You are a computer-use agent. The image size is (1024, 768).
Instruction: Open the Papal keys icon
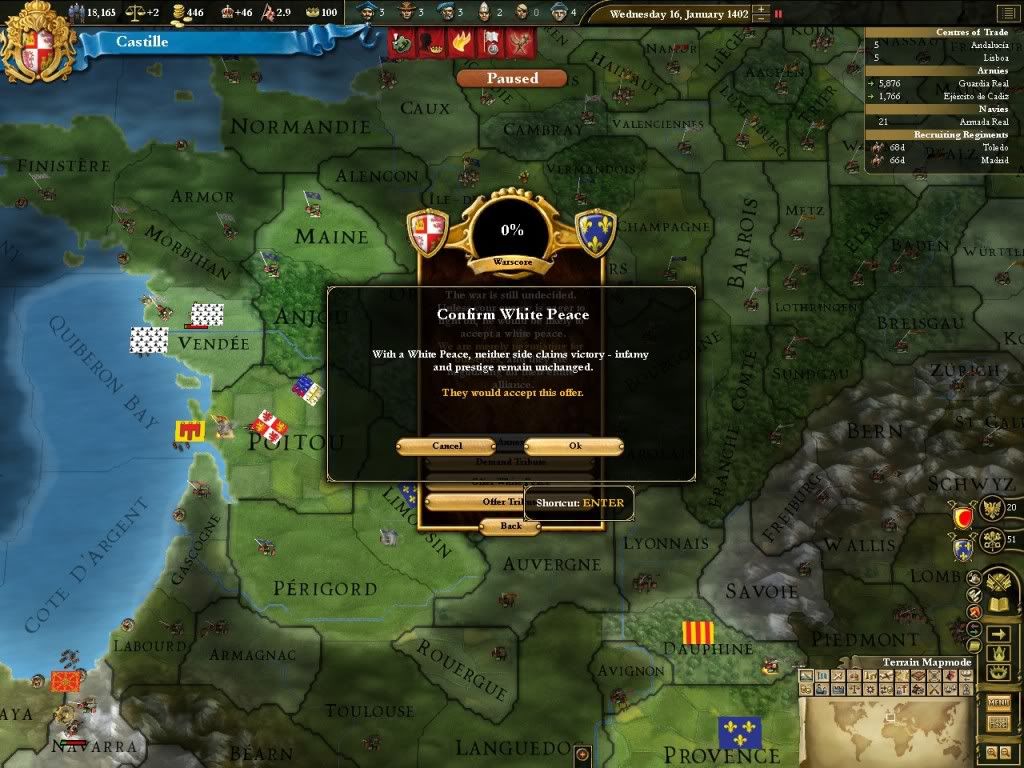tap(994, 542)
